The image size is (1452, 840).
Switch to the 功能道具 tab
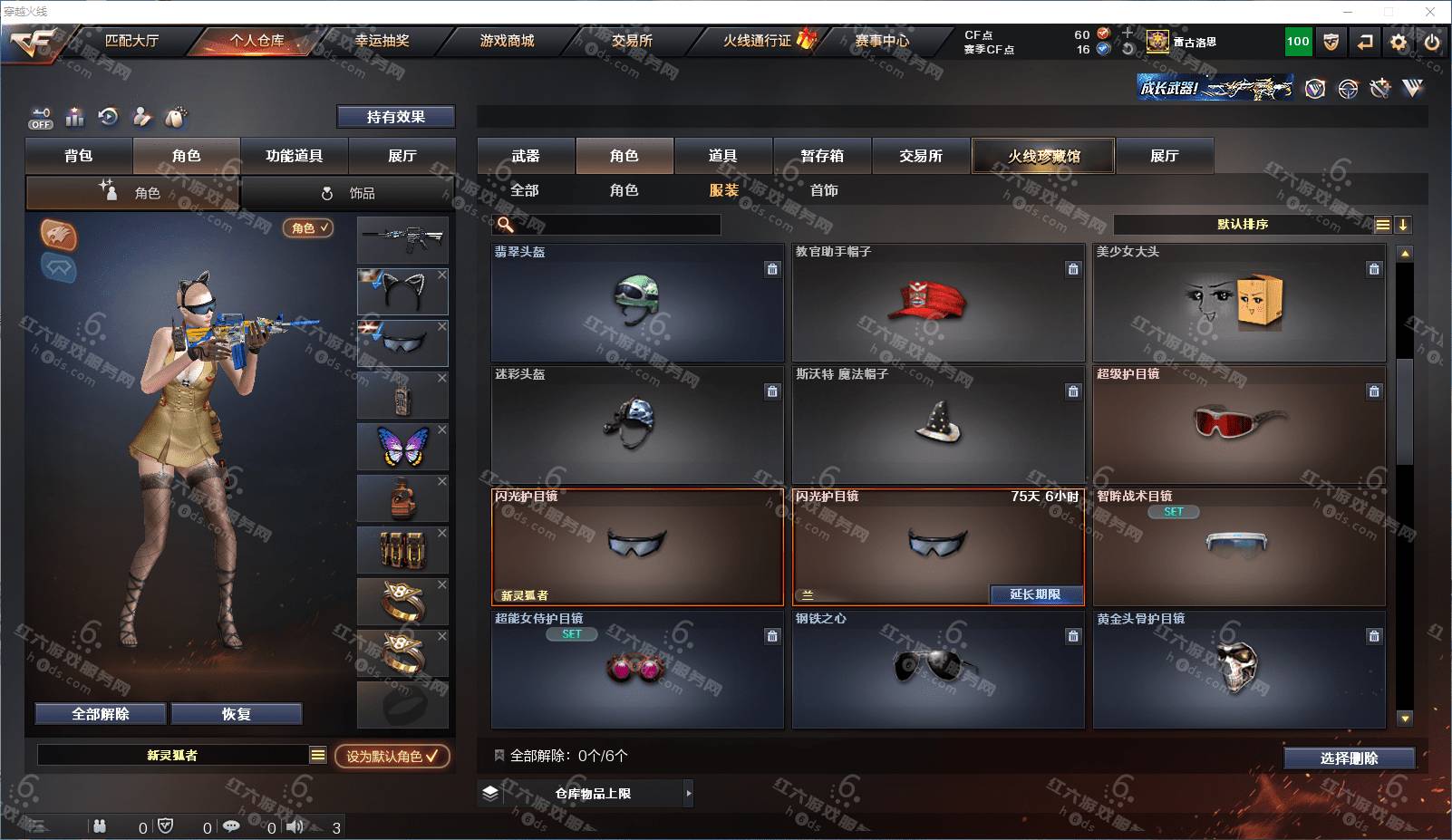click(x=294, y=156)
